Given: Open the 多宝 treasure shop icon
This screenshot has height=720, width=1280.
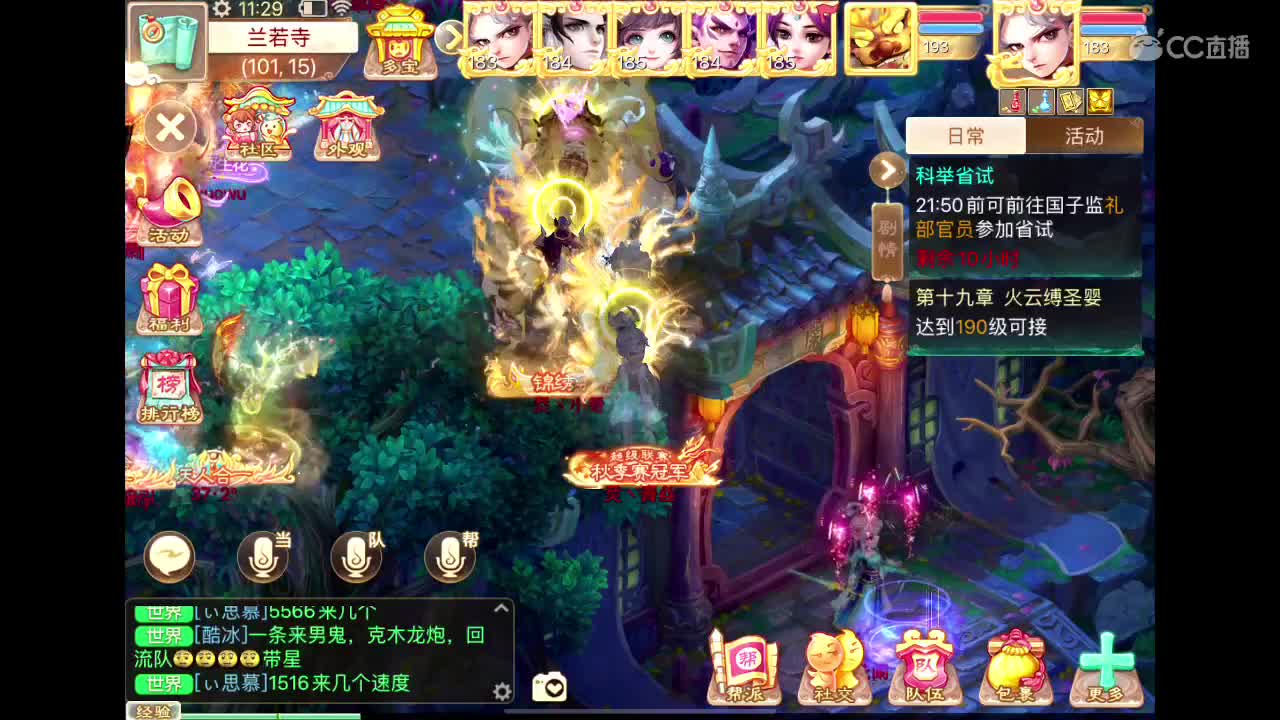Looking at the screenshot, I should coord(399,42).
